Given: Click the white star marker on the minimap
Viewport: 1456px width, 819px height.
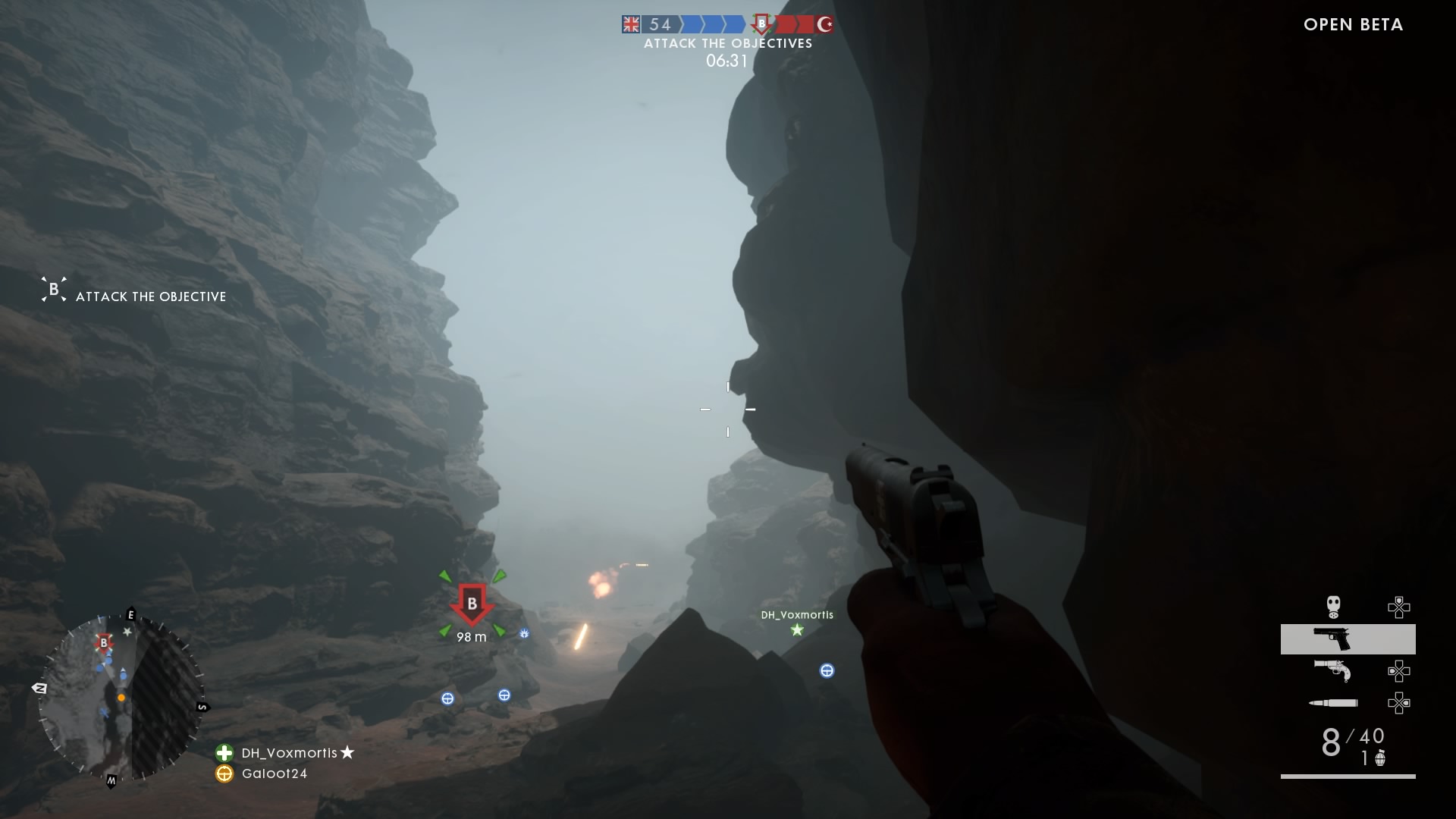Looking at the screenshot, I should [127, 632].
